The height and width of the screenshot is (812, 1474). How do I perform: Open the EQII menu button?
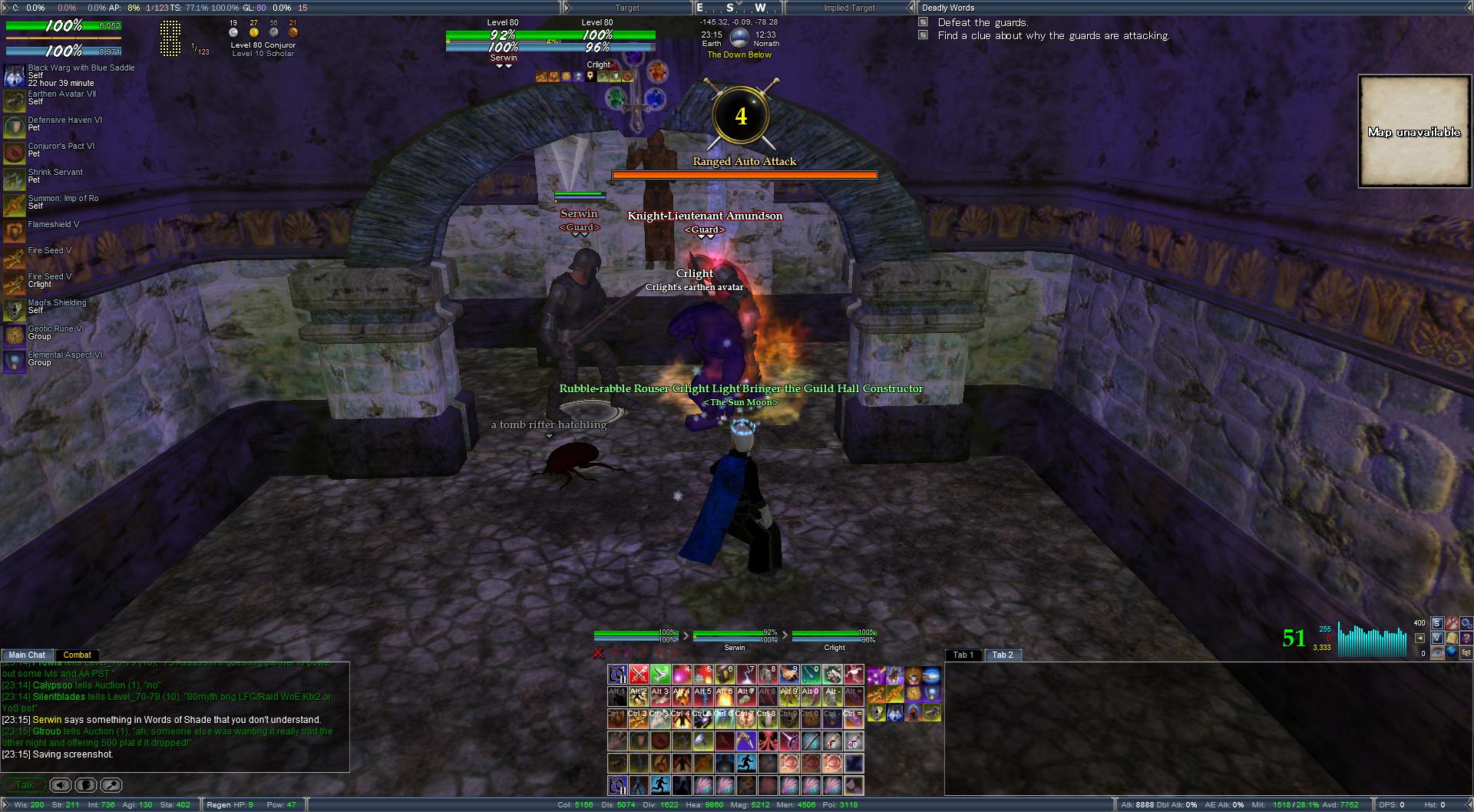pyautogui.click(x=1466, y=652)
